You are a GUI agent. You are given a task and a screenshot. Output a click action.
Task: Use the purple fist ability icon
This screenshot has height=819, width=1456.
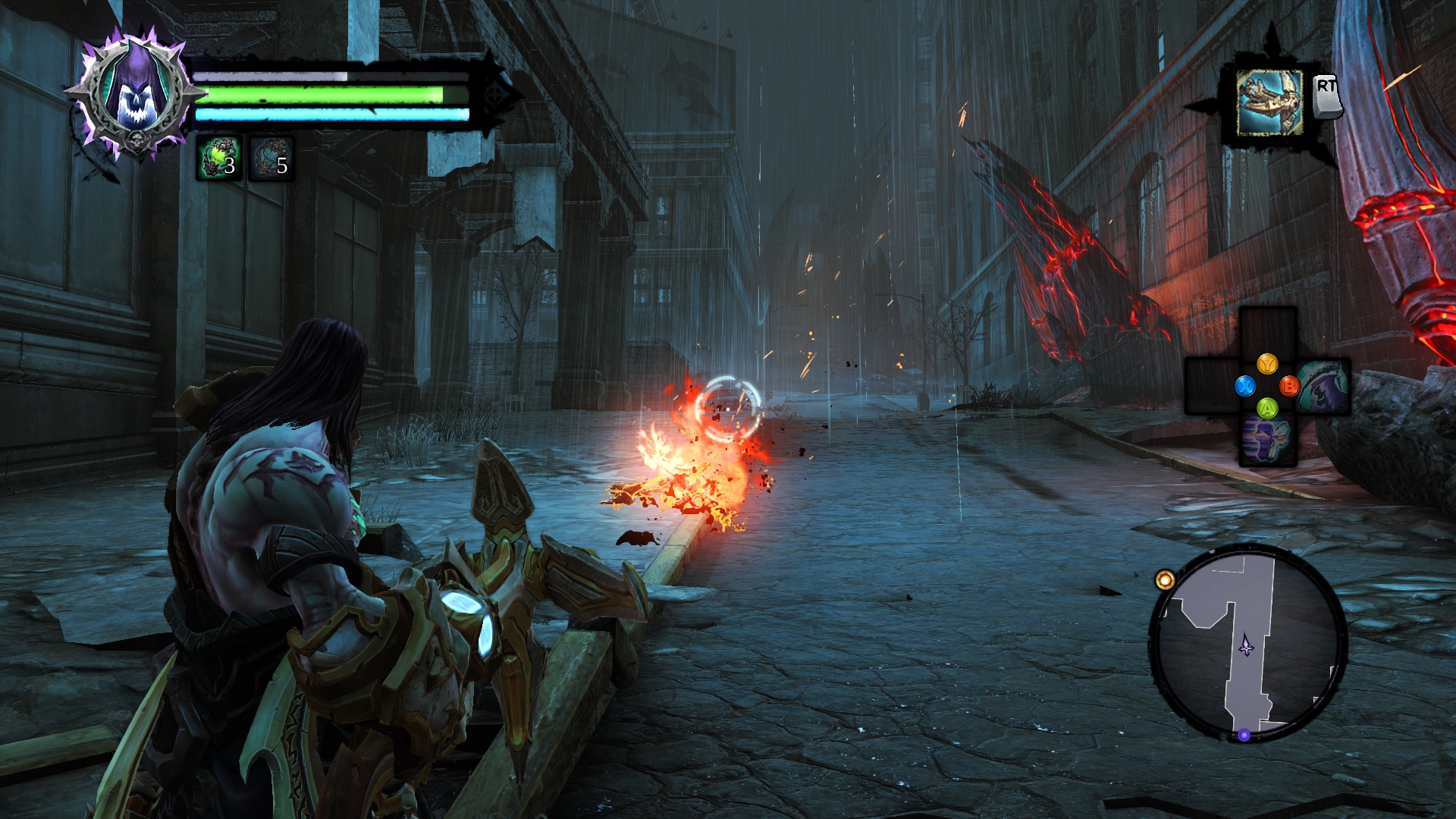point(1267,440)
